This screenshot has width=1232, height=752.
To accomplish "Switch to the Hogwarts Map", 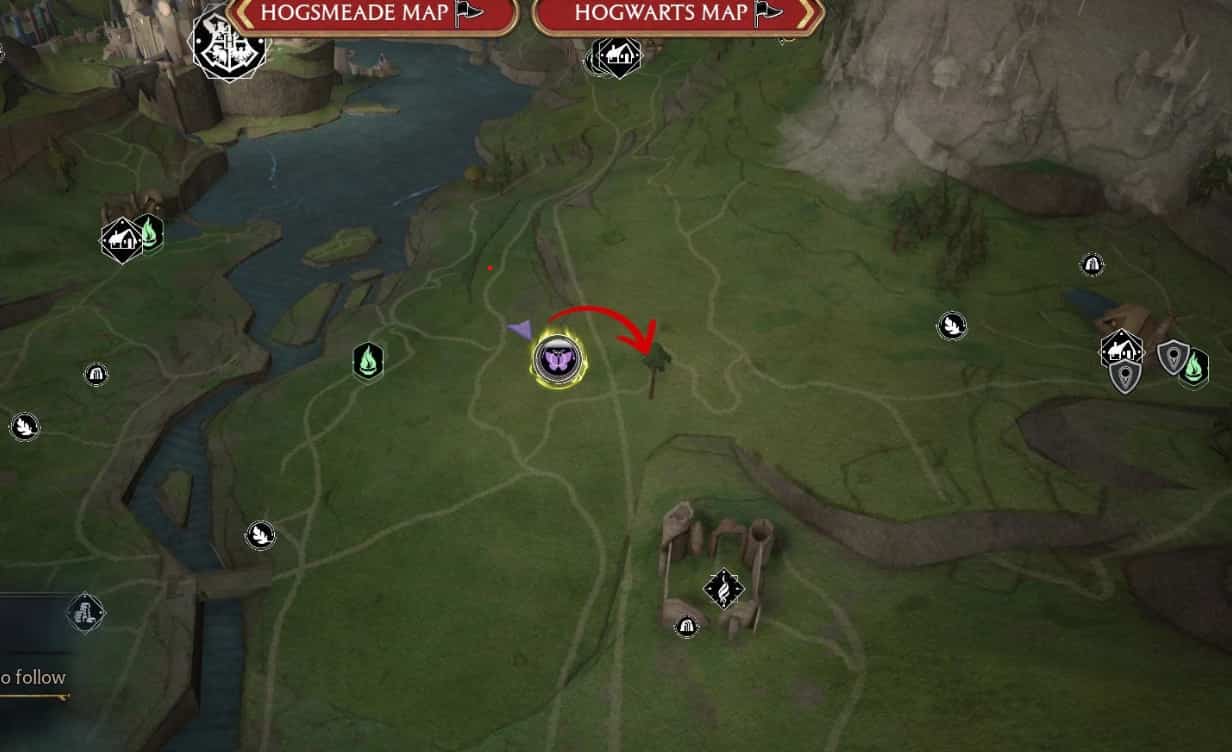I will click(x=677, y=14).
